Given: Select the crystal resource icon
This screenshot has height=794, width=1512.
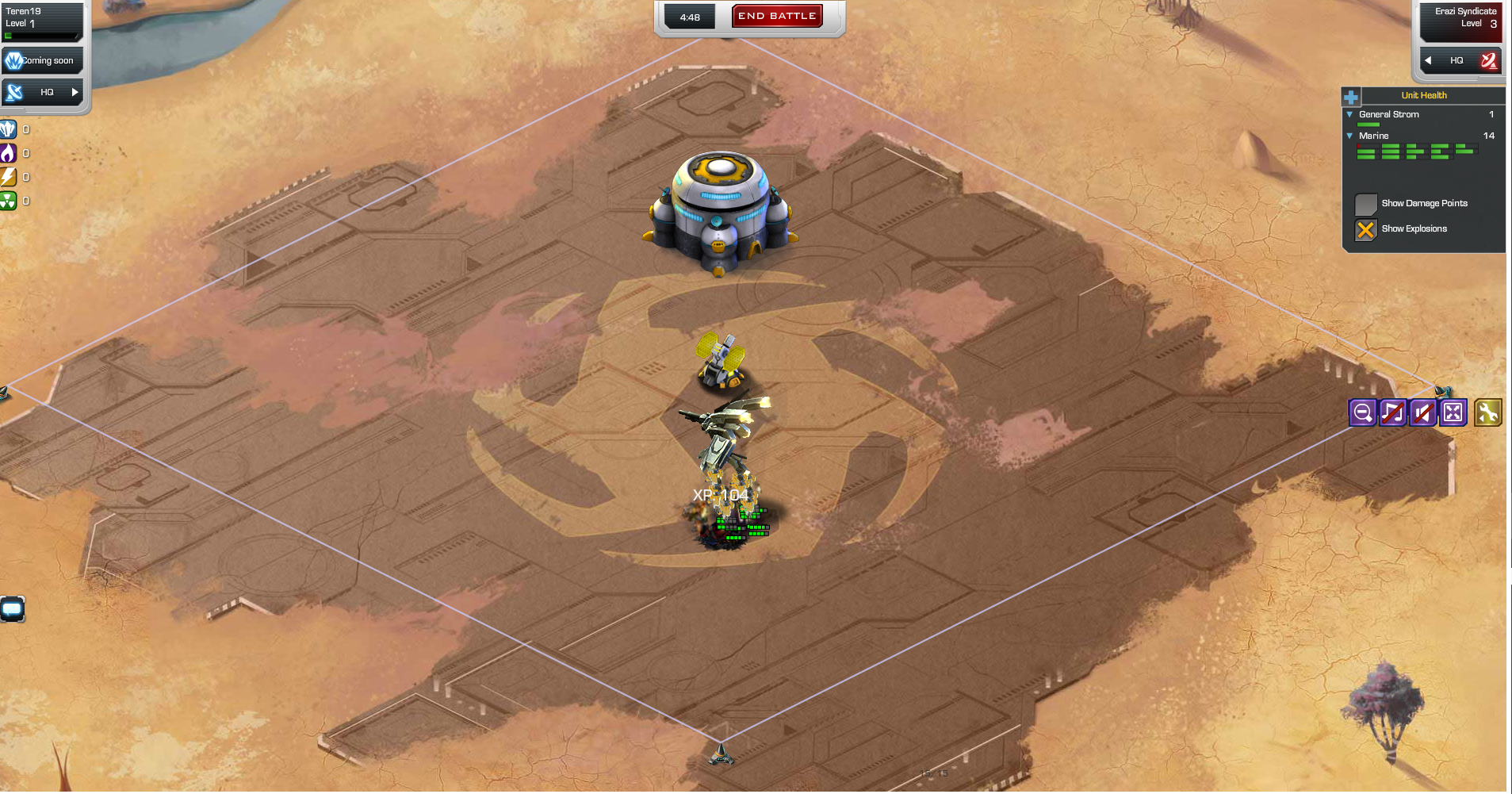Looking at the screenshot, I should (x=10, y=128).
